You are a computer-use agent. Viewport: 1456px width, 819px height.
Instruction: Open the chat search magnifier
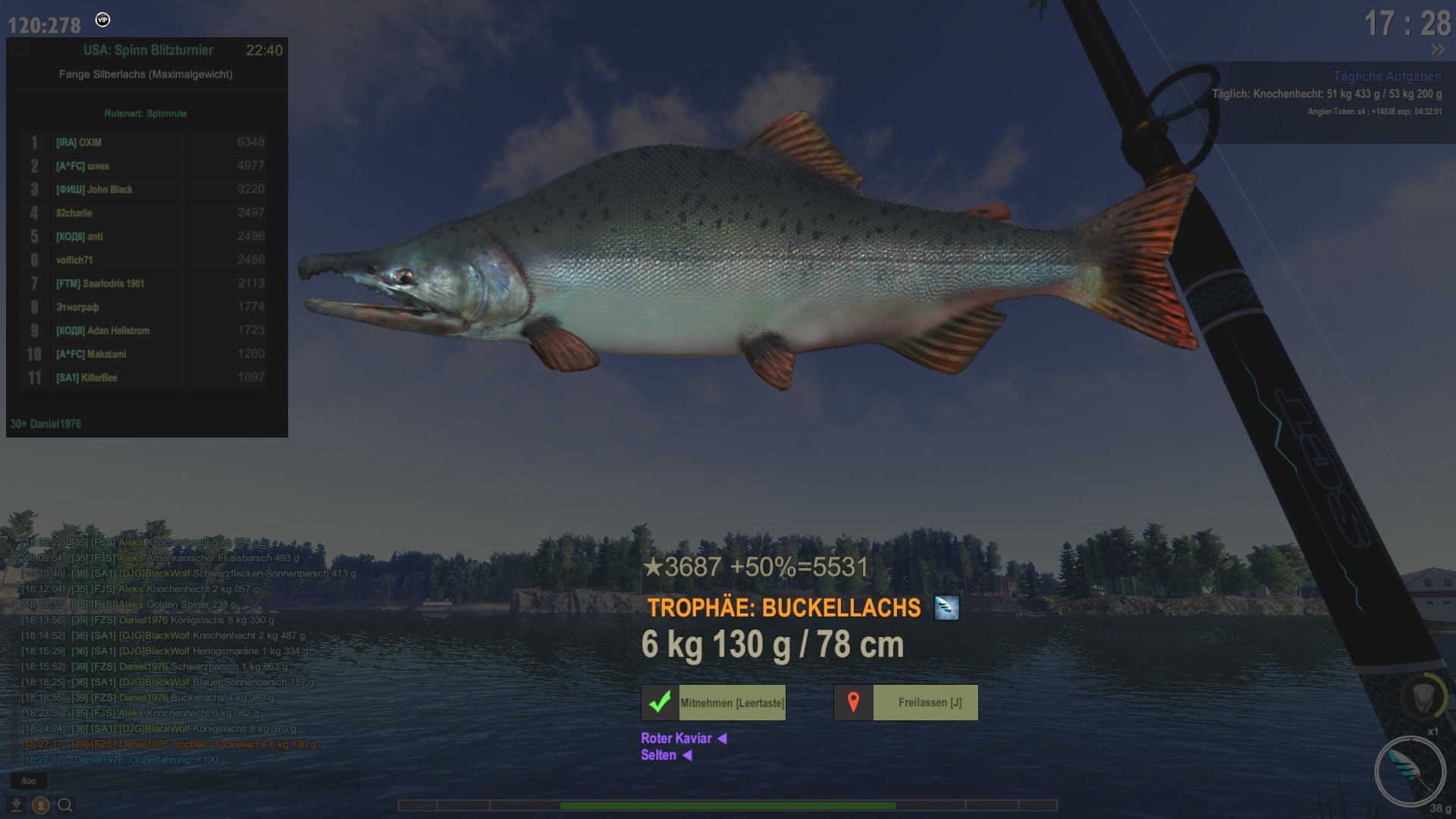[66, 805]
